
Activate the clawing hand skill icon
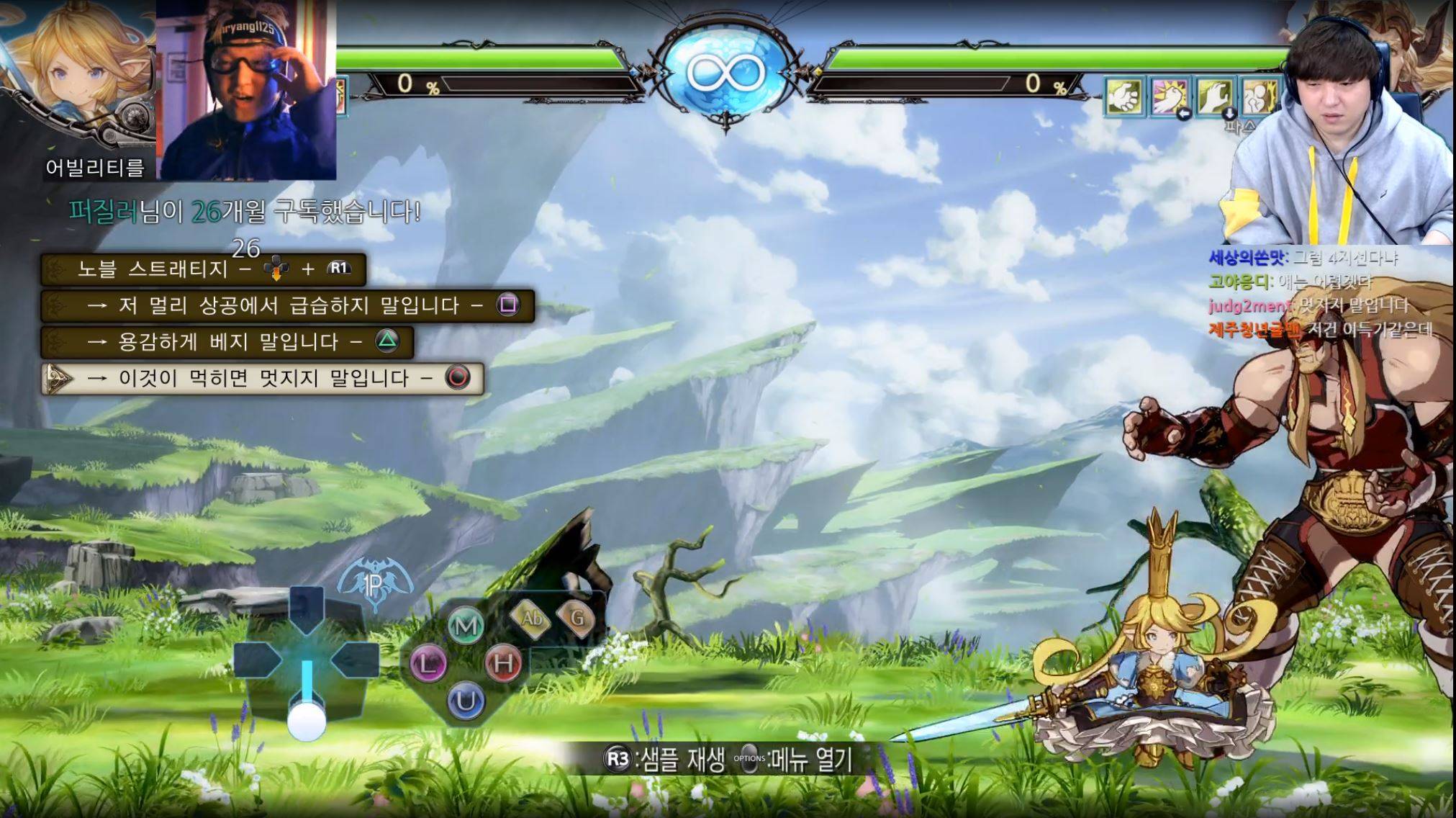click(1216, 97)
